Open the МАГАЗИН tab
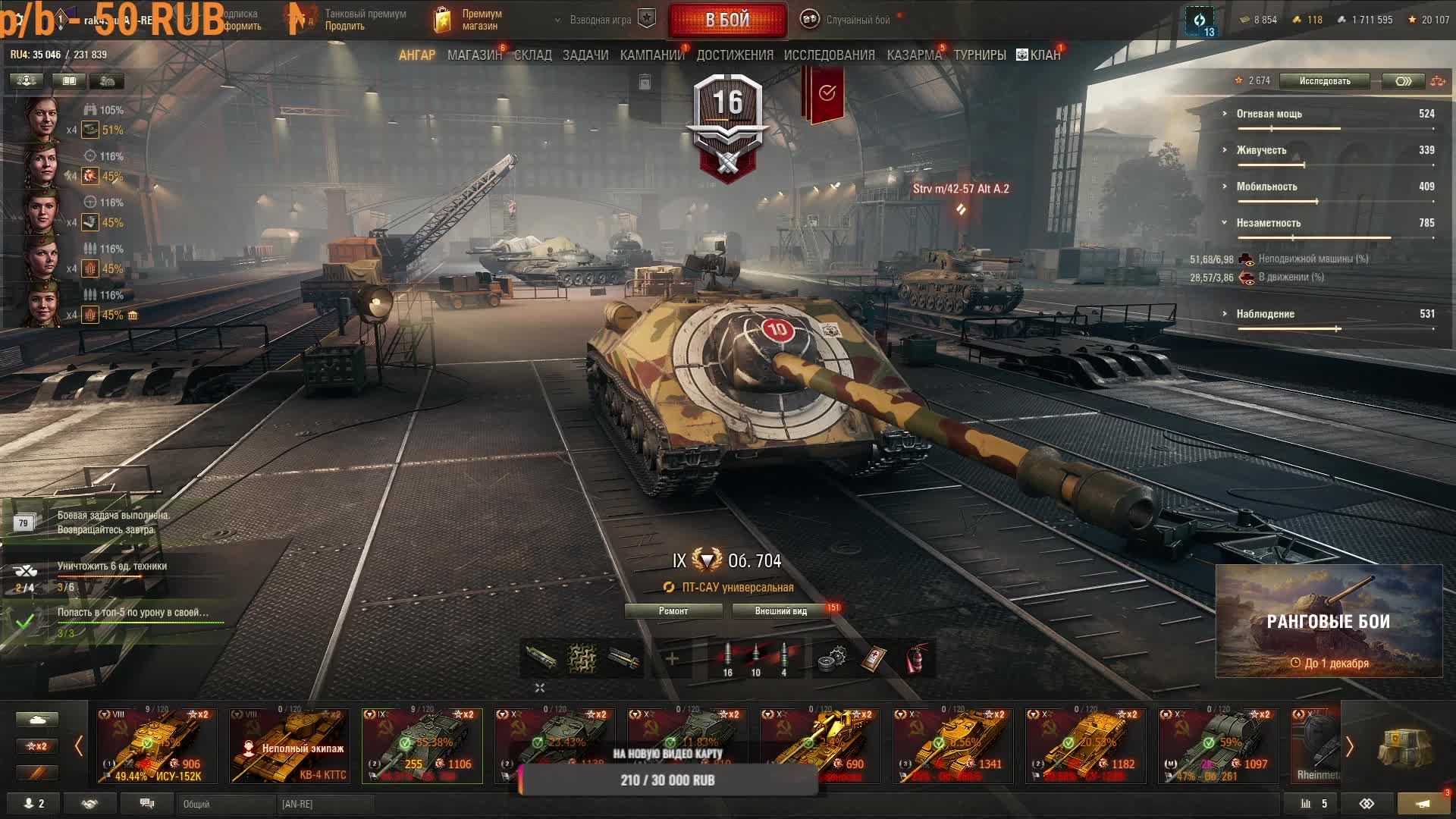The height and width of the screenshot is (819, 1456). 474,55
